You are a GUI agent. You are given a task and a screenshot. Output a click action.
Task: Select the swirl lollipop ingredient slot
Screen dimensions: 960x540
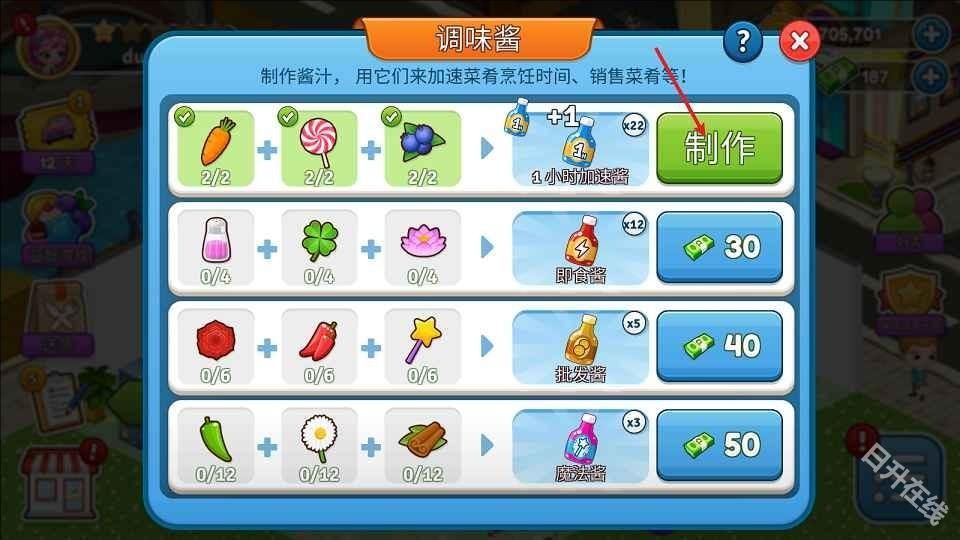coord(319,148)
